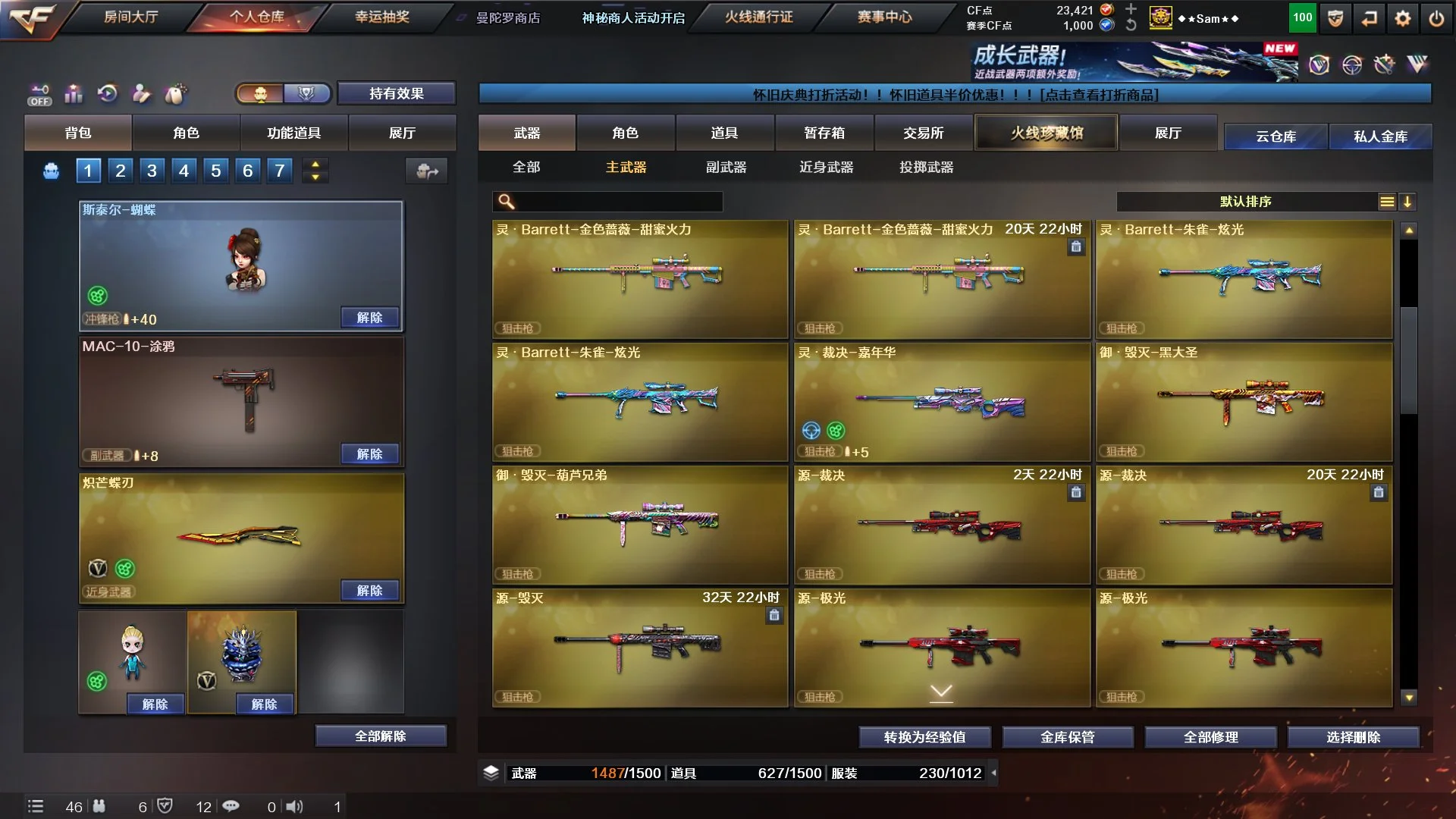Click the power exit icon
Screen dimensions: 1456x819
click(1436, 19)
